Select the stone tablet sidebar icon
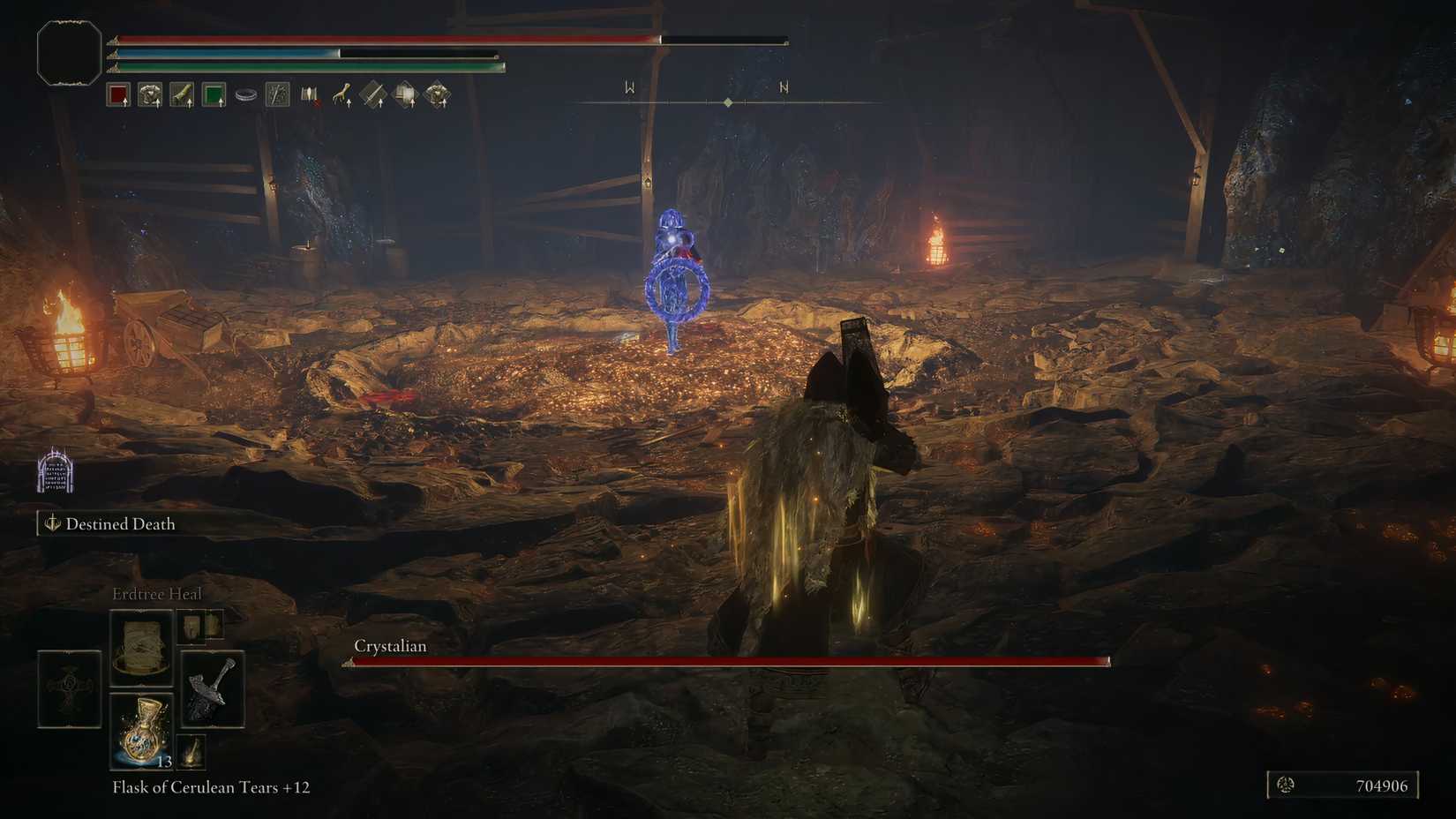Screen dimensions: 1456x819 click(55, 475)
